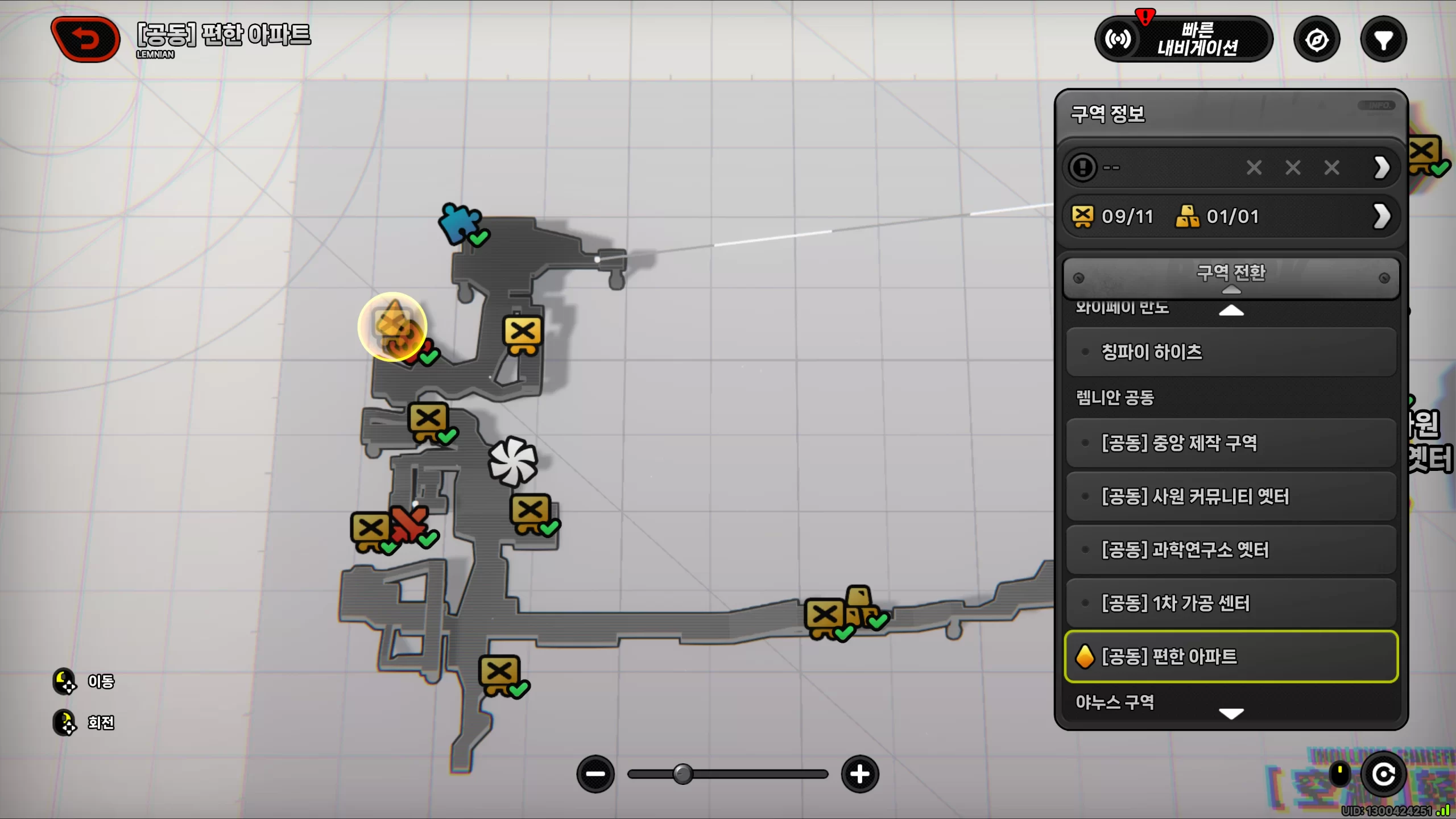Click the zoom slider handle
Viewport: 1456px width, 819px height.
pos(682,774)
